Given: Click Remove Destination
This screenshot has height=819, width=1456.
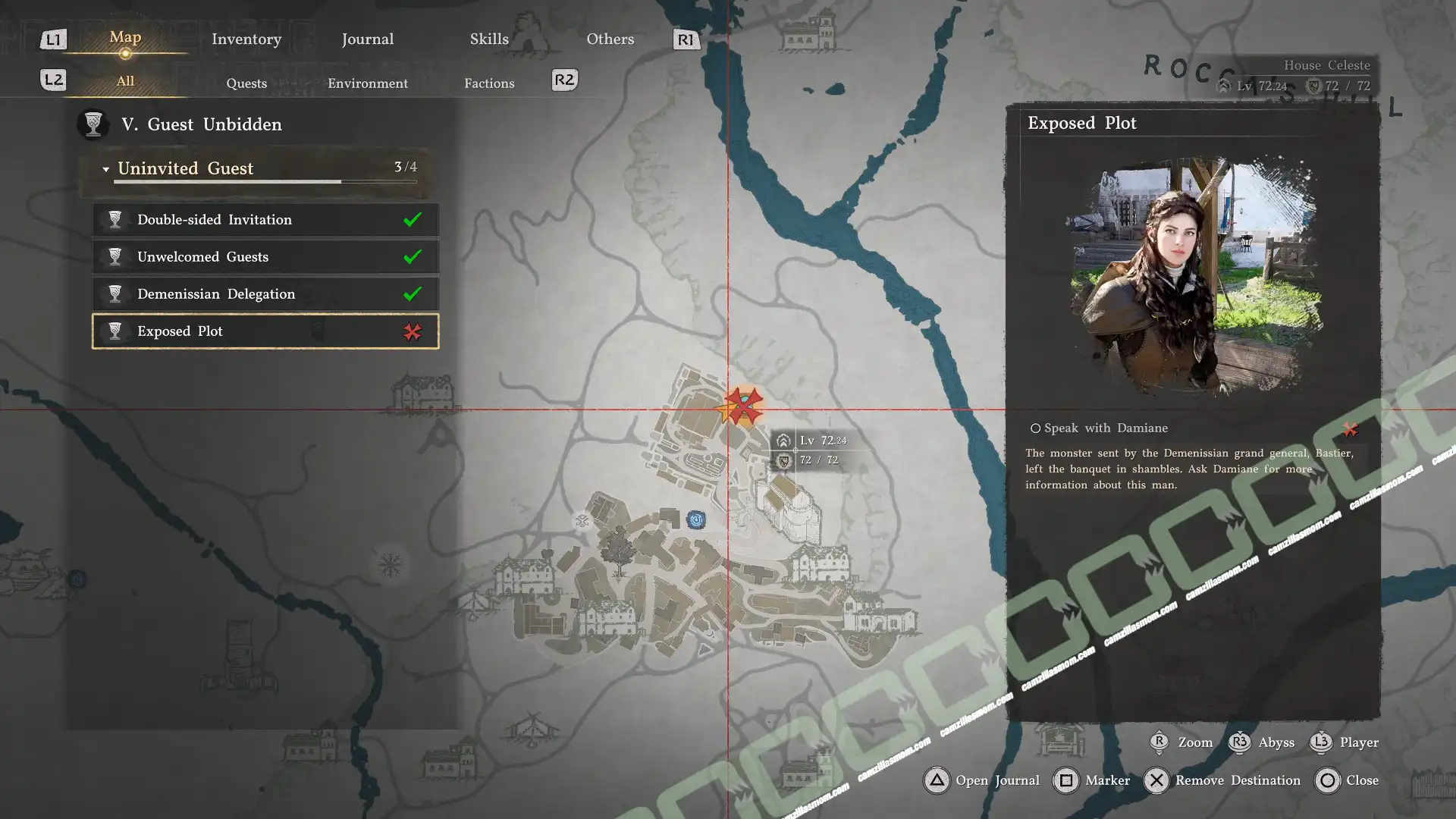Looking at the screenshot, I should [1221, 780].
